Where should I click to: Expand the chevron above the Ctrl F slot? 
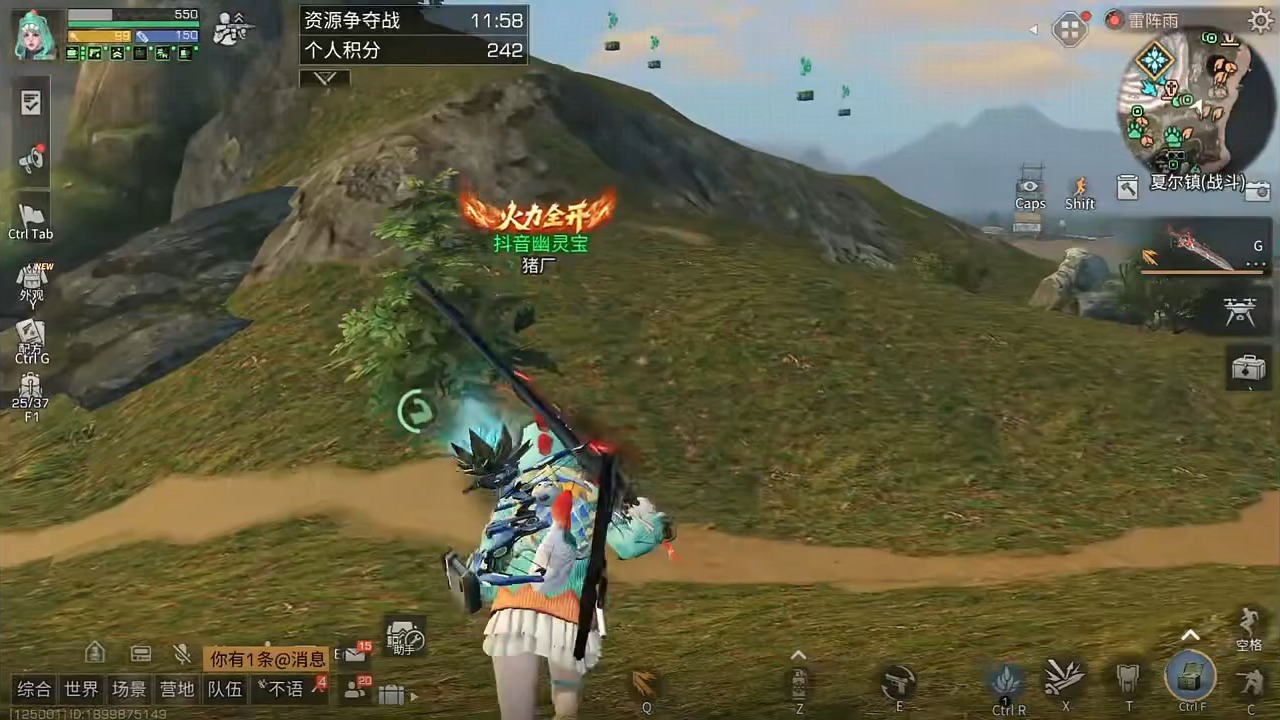pos(1190,635)
